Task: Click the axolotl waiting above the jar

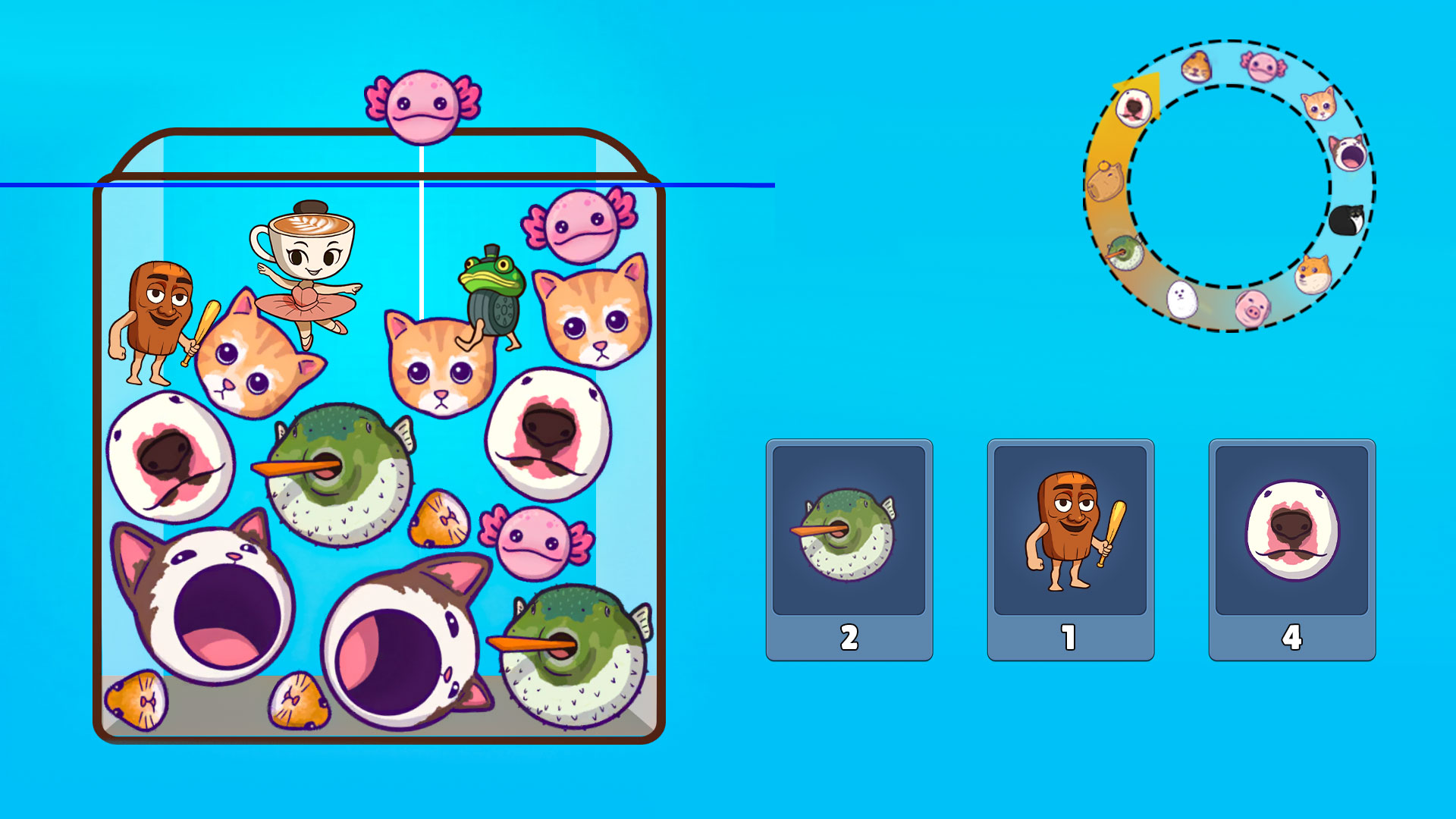Action: point(421,106)
